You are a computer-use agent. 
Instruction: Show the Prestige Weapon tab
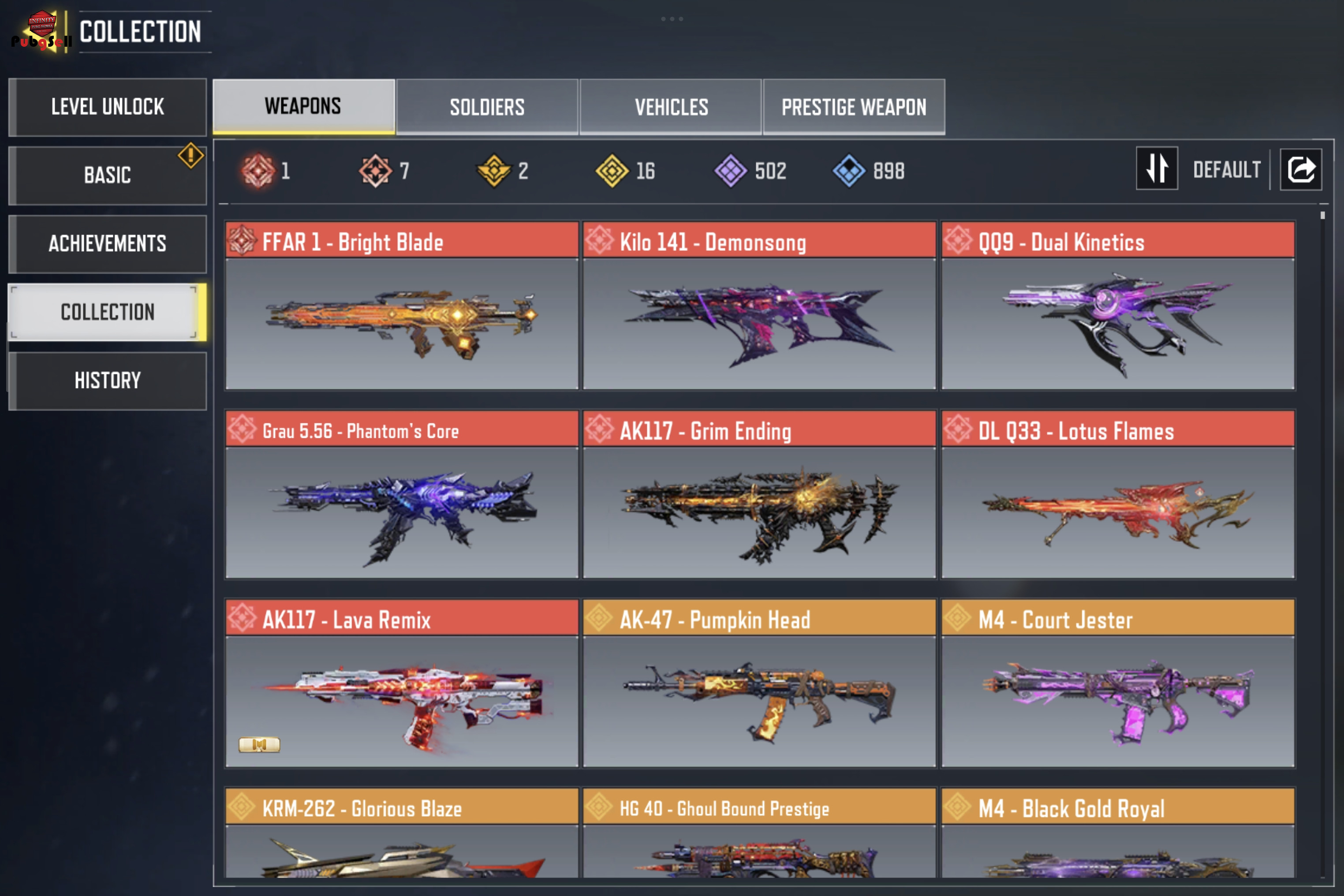(x=854, y=107)
